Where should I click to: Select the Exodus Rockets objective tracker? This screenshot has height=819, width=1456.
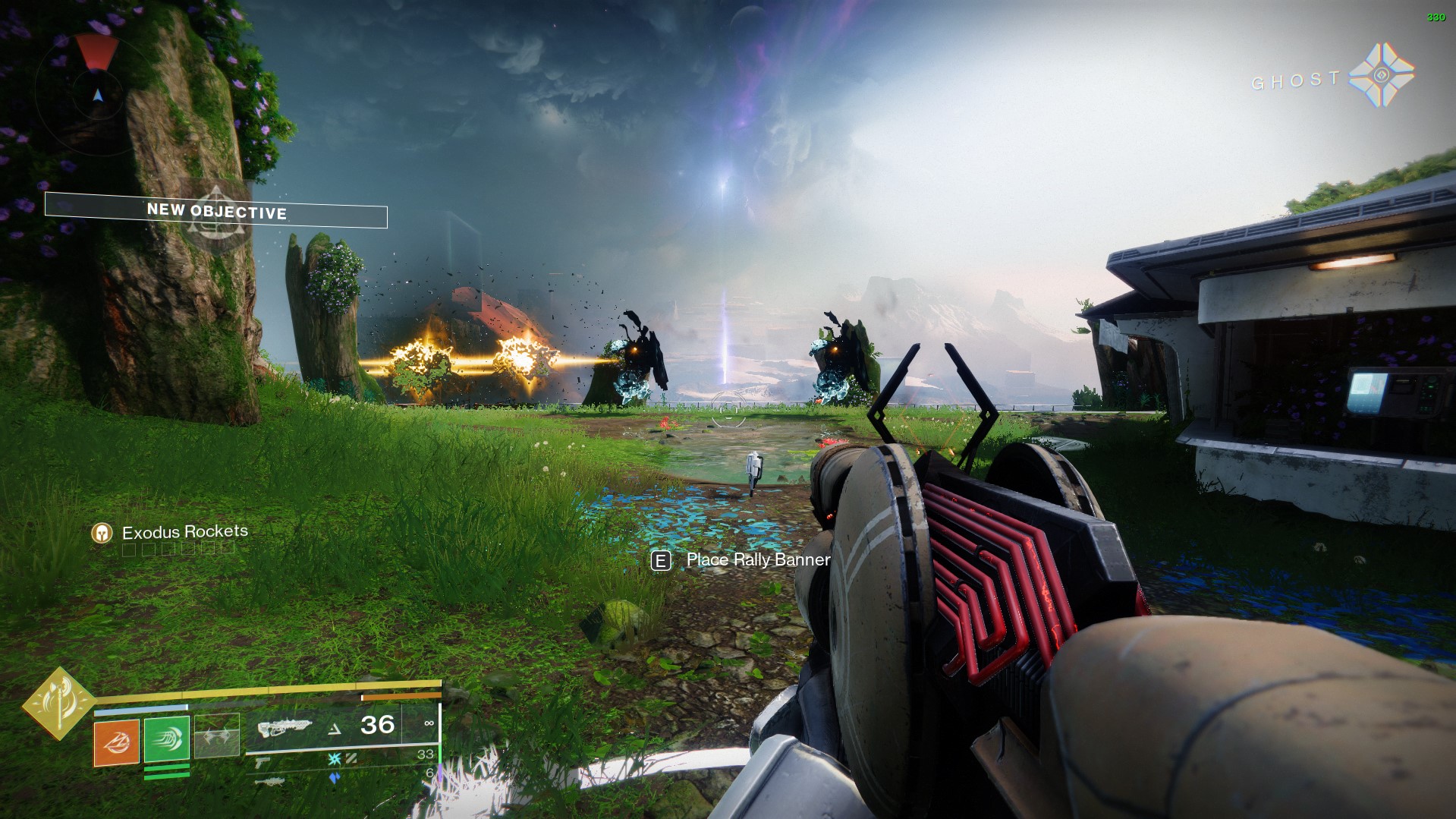coord(184,532)
